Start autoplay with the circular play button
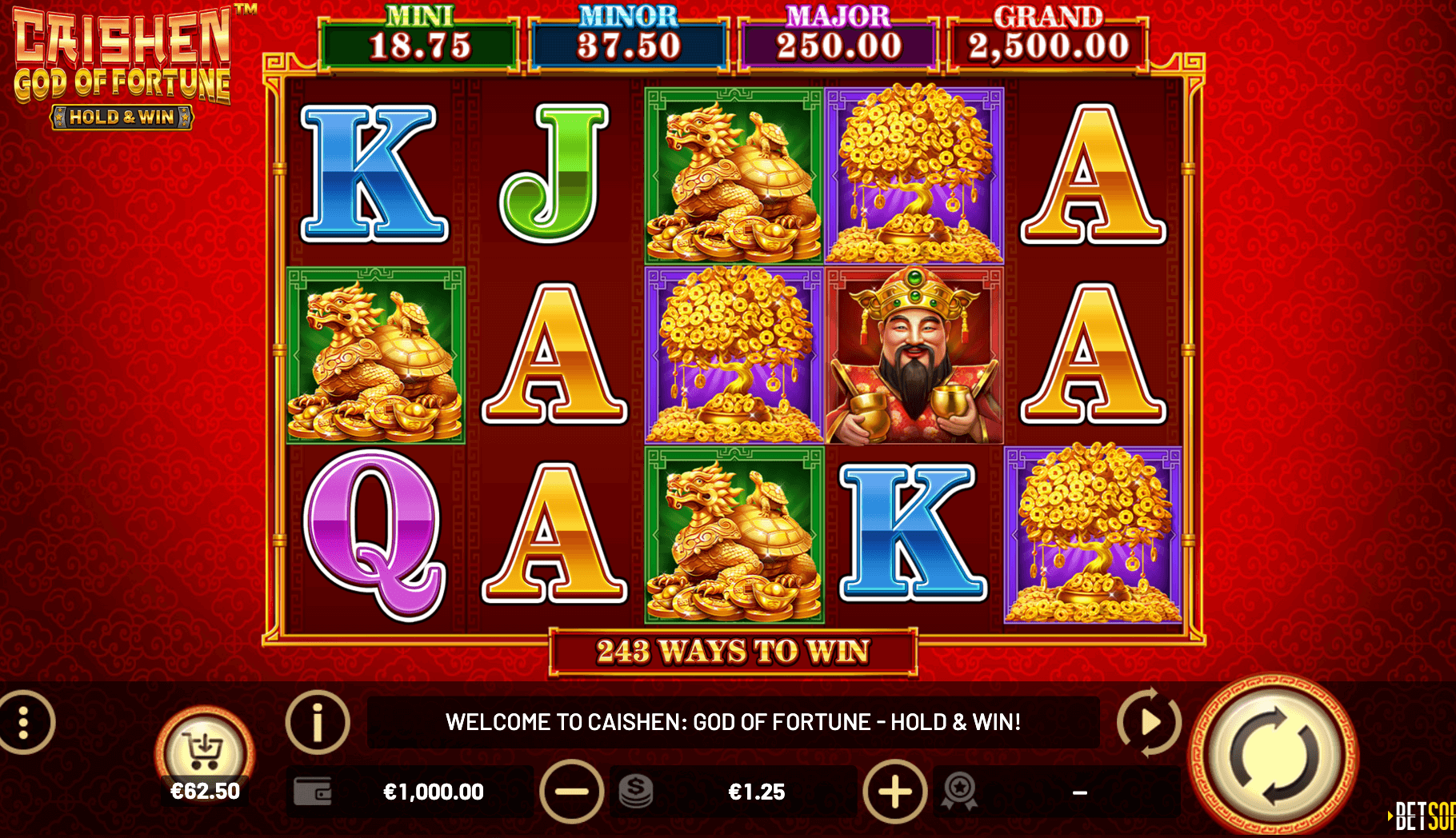 [x=1149, y=722]
